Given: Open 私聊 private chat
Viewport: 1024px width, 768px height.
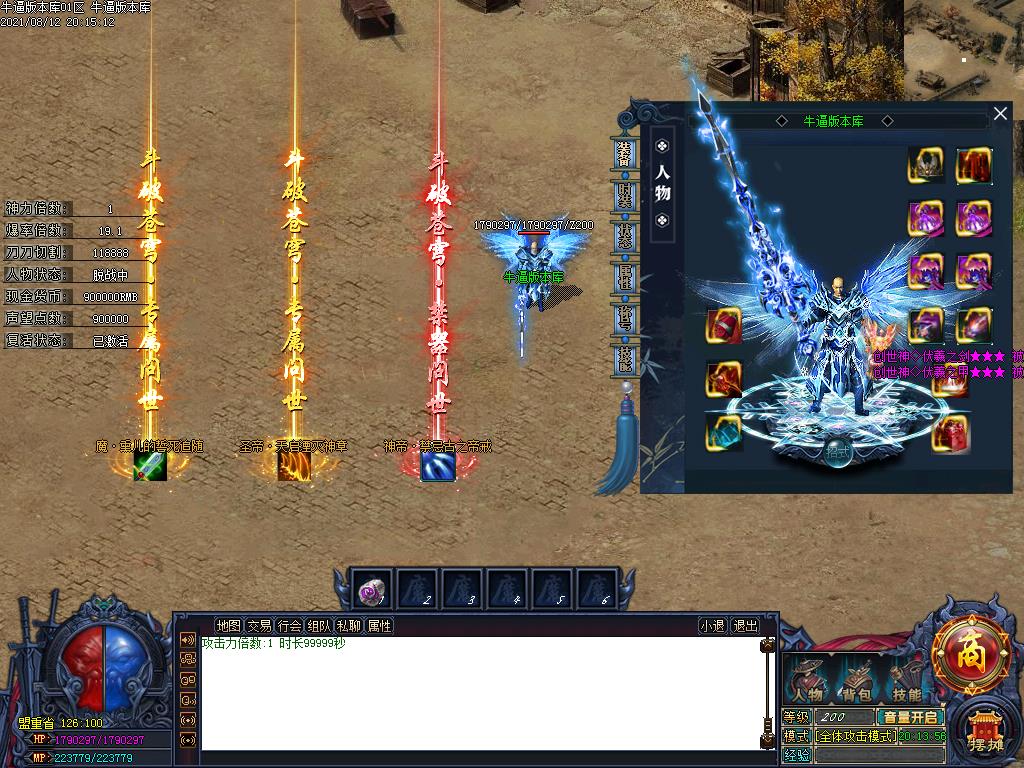Looking at the screenshot, I should coord(349,626).
